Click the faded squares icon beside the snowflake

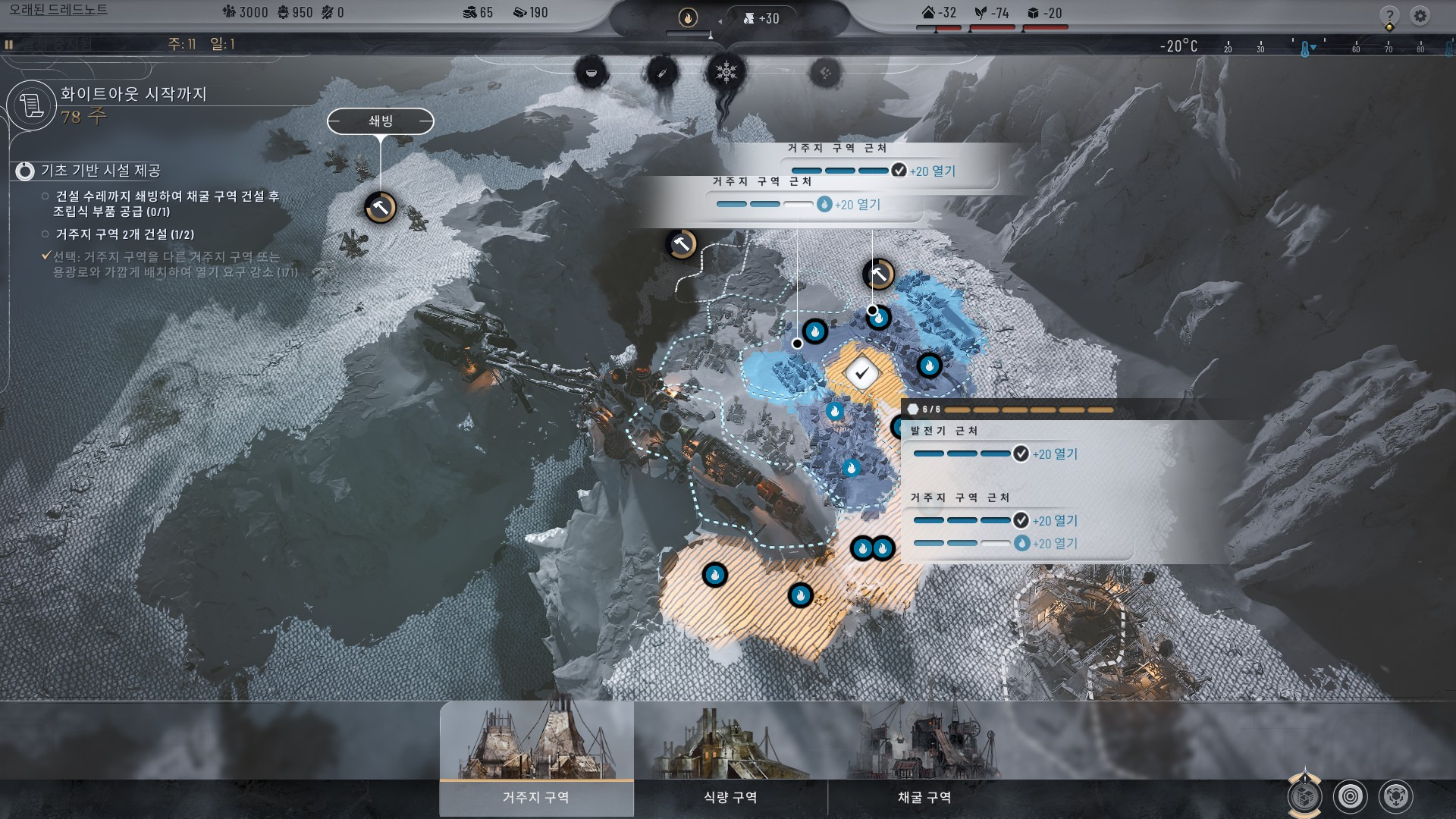tap(825, 73)
